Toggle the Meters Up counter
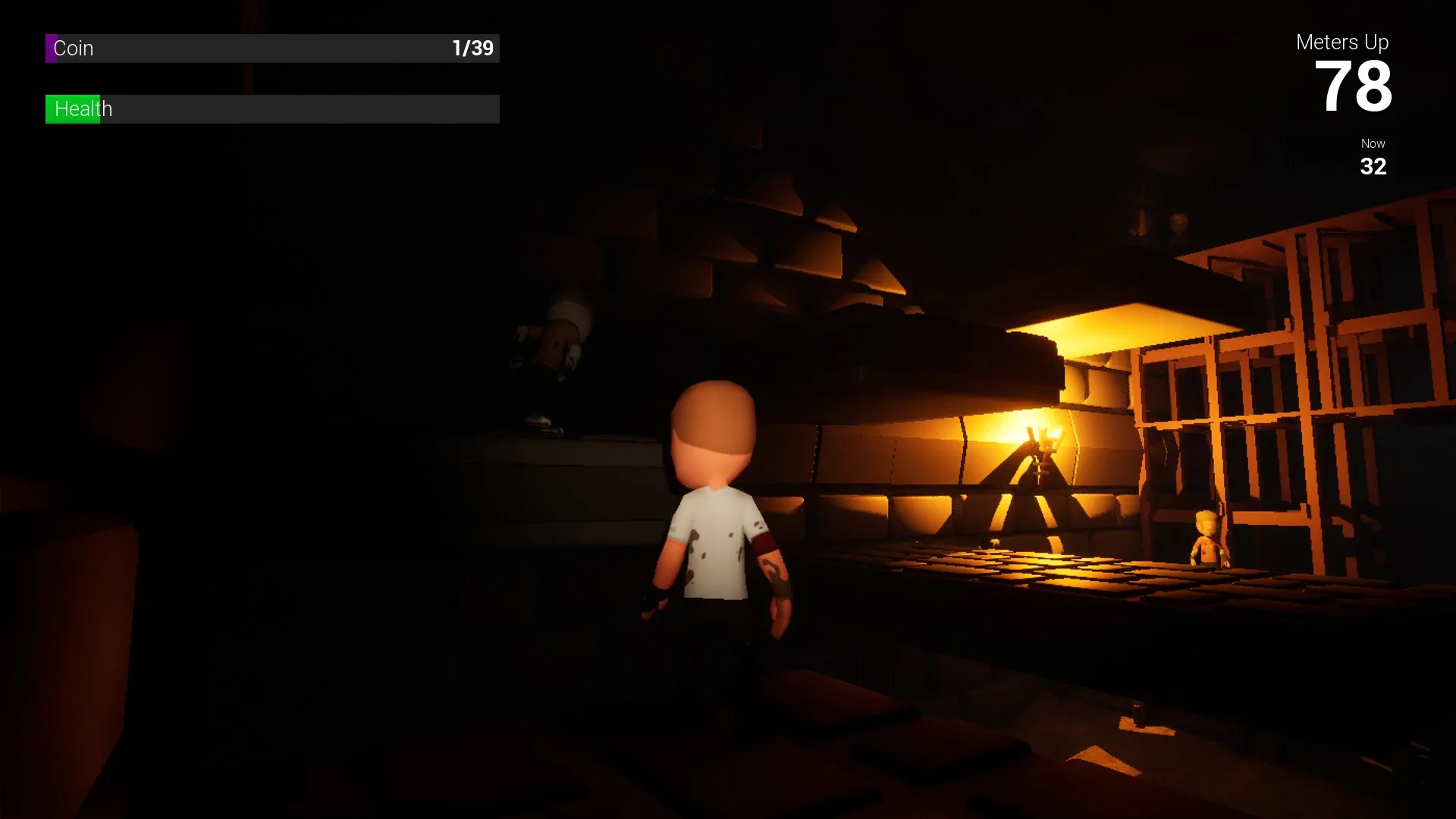Image resolution: width=1456 pixels, height=819 pixels. point(1342,42)
